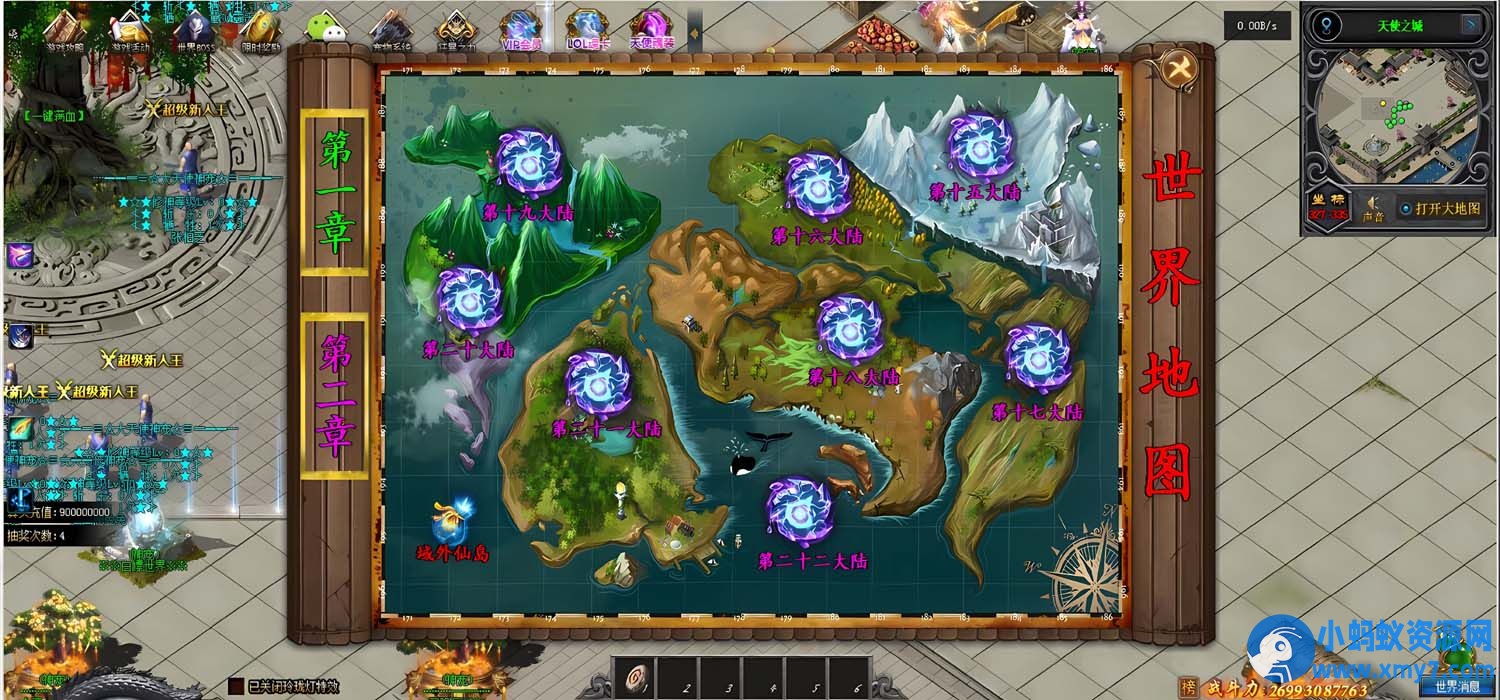The image size is (1500, 700).
Task: Open the VIP会员 panel
Action: pos(521,31)
